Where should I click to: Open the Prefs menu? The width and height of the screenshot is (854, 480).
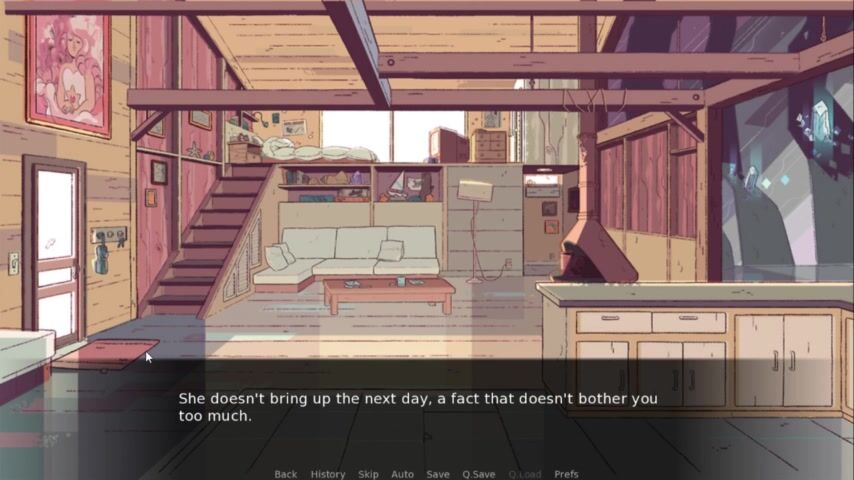[x=566, y=474]
